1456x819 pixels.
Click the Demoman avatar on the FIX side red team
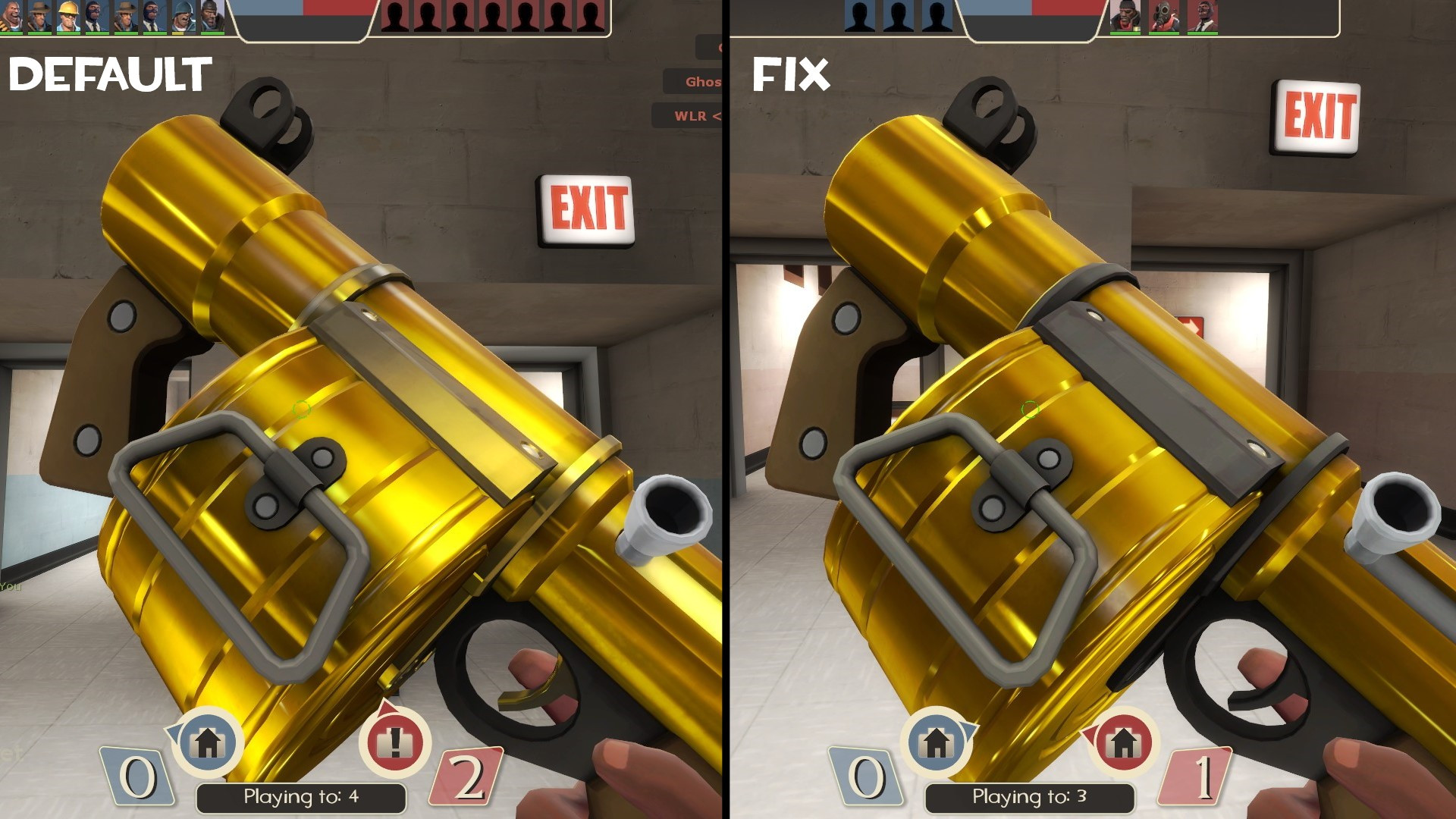click(1126, 17)
